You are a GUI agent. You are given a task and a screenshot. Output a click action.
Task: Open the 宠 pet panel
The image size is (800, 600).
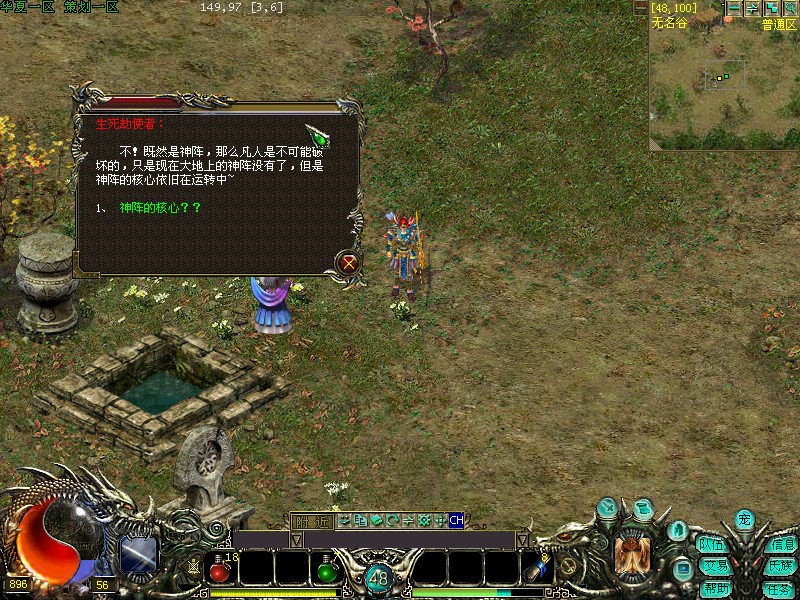point(744,520)
